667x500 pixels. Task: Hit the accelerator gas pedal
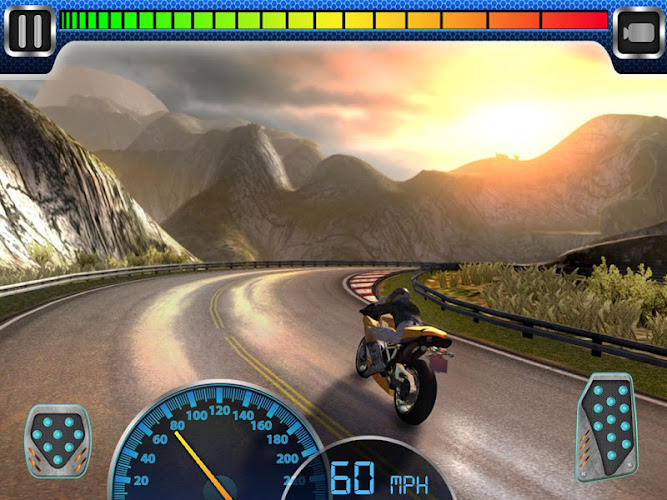pyautogui.click(x=607, y=426)
